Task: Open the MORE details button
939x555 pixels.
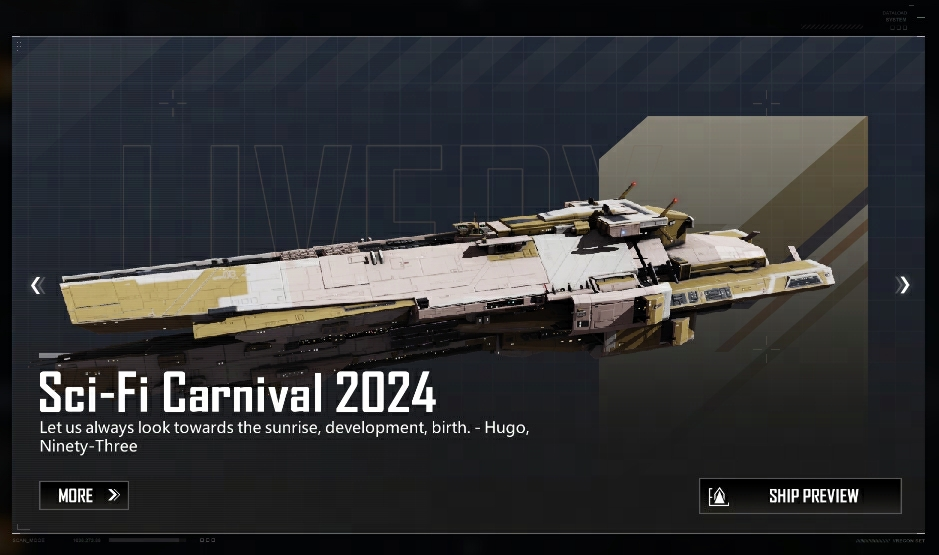Action: tap(84, 495)
